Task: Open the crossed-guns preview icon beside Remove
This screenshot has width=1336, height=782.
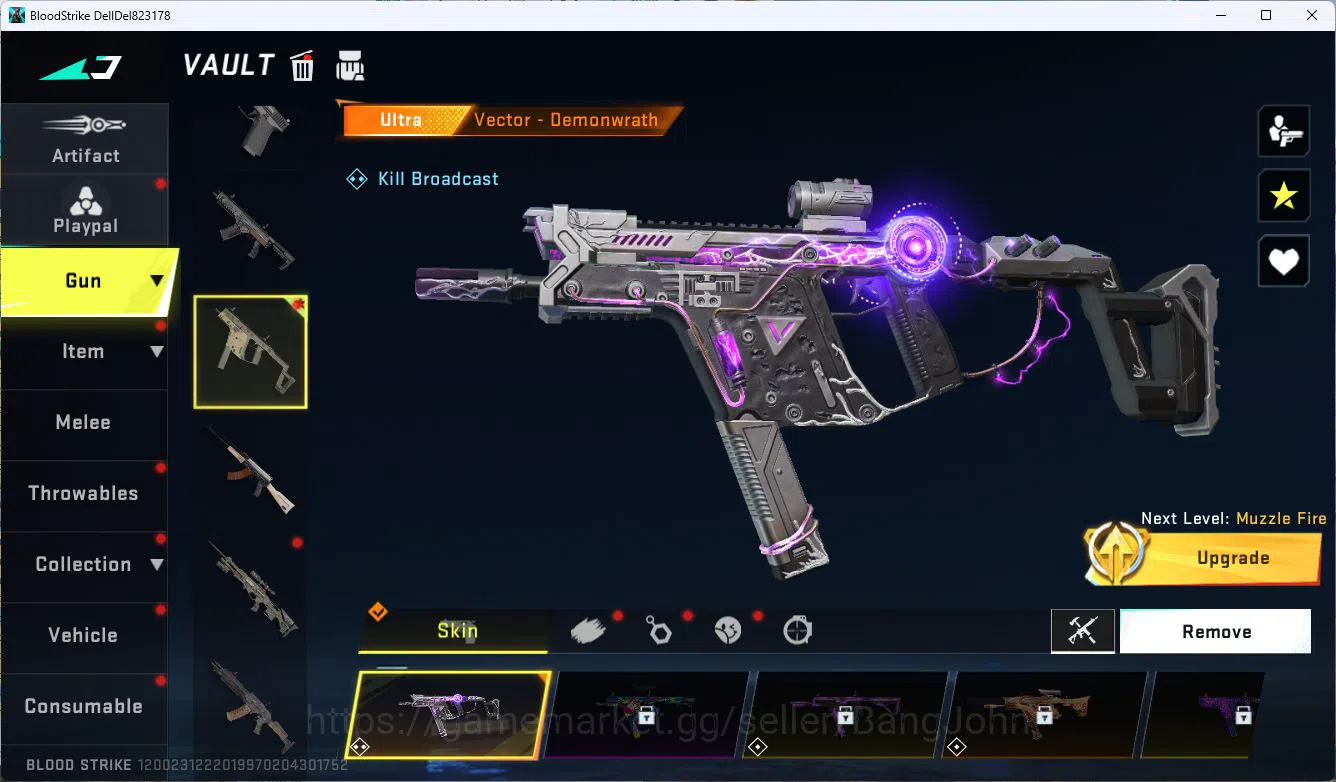Action: click(x=1083, y=631)
